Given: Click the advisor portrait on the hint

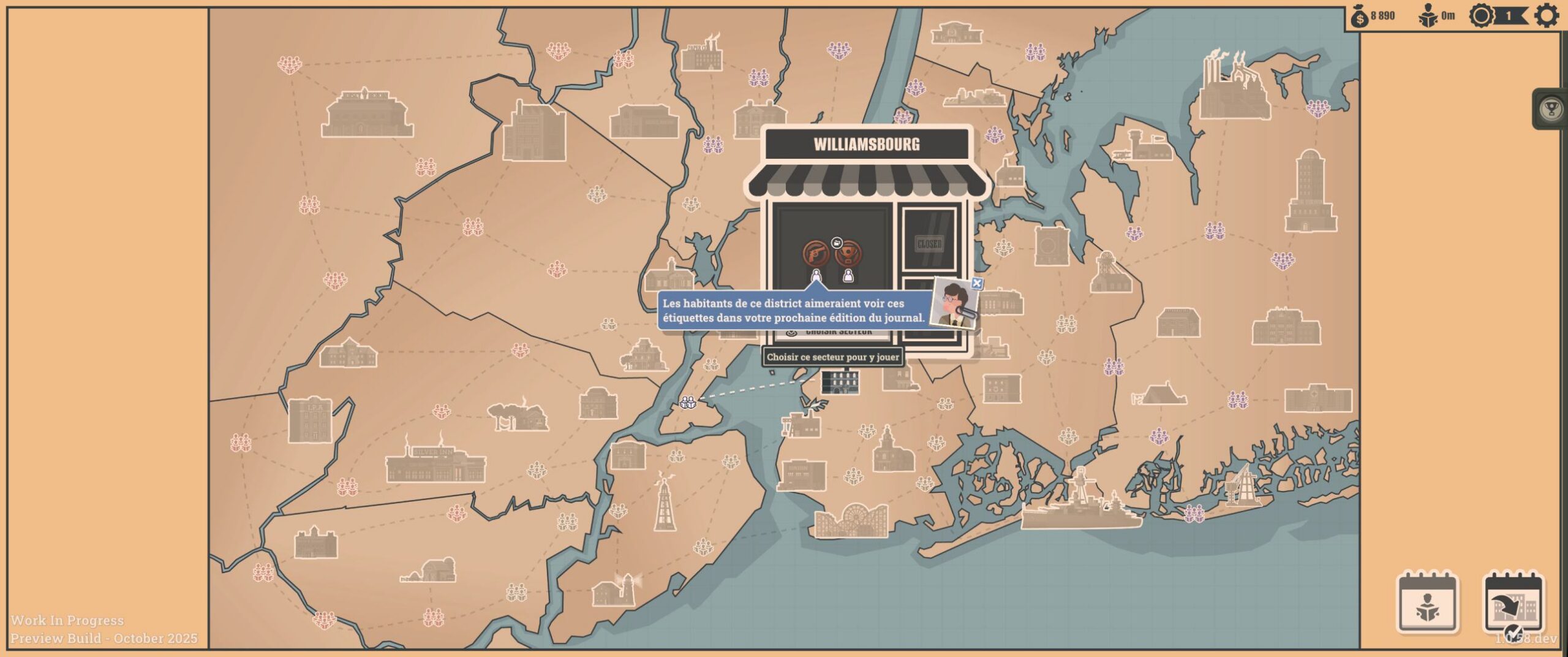Looking at the screenshot, I should tap(951, 304).
